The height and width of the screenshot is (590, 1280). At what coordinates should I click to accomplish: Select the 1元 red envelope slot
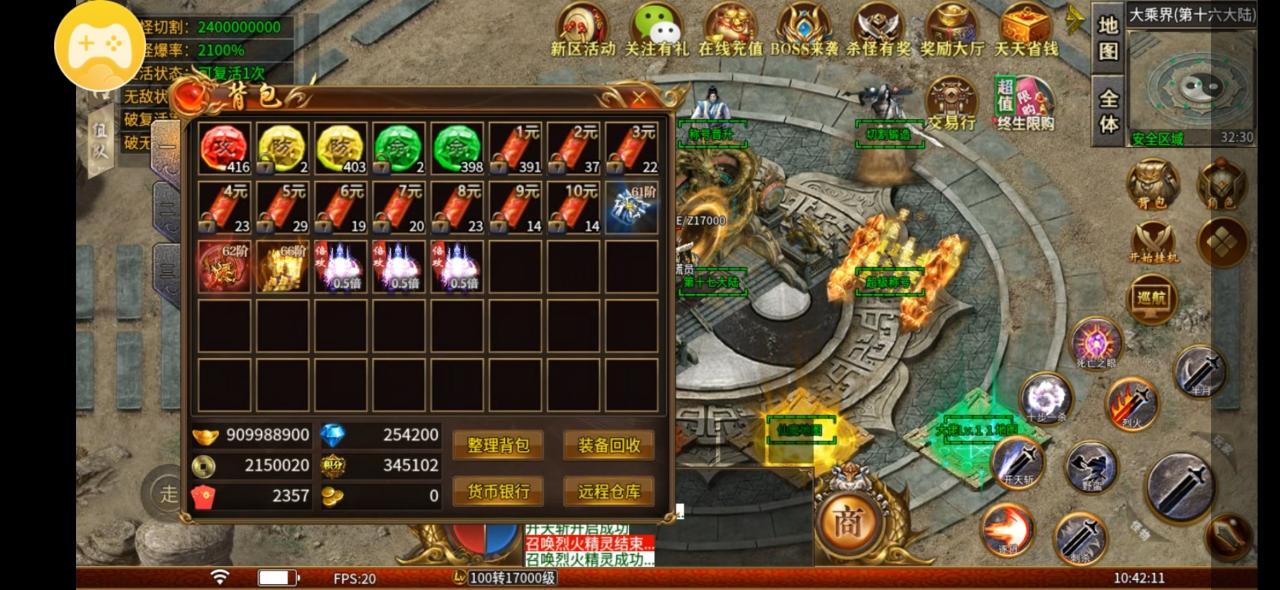point(515,149)
